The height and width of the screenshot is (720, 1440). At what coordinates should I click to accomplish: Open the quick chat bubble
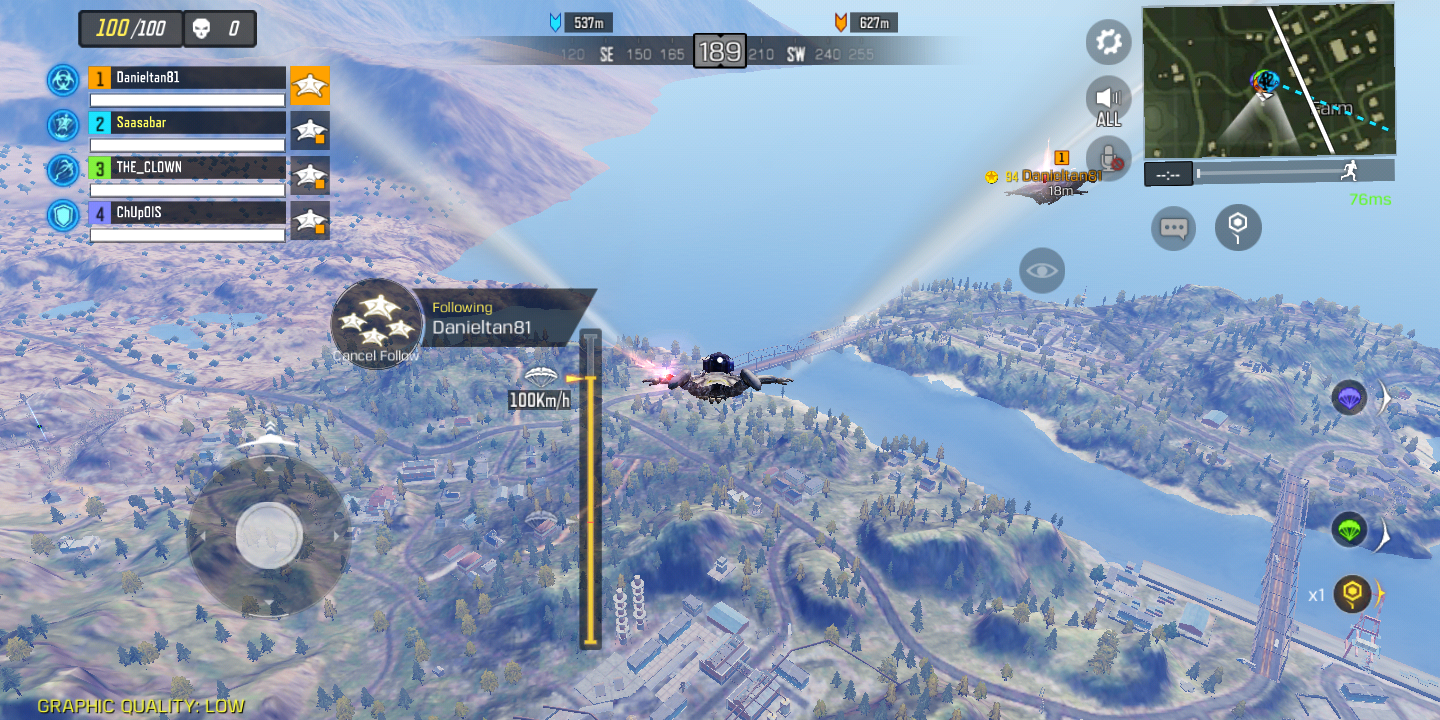[1173, 228]
